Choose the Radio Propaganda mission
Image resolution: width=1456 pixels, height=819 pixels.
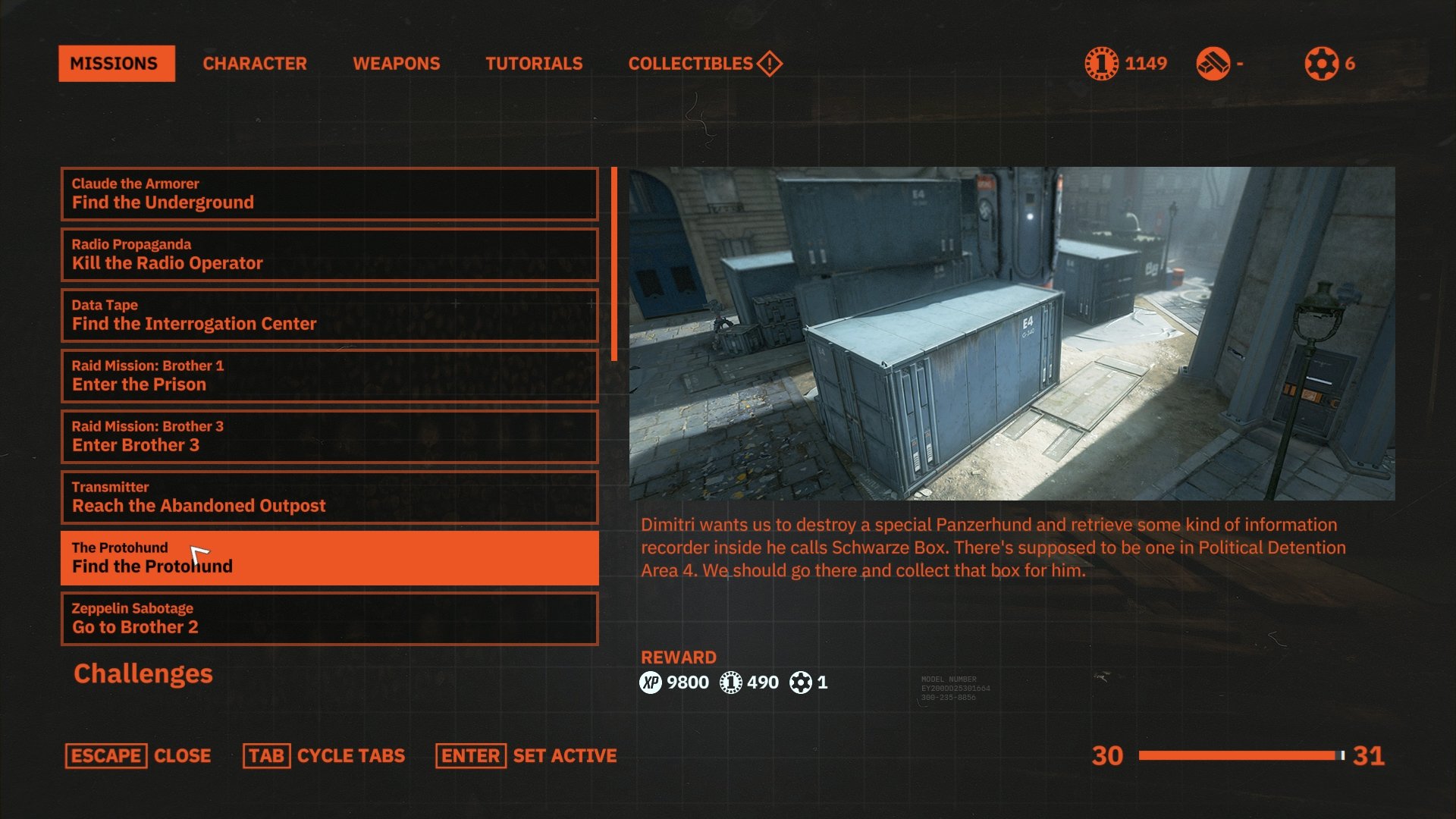click(329, 255)
